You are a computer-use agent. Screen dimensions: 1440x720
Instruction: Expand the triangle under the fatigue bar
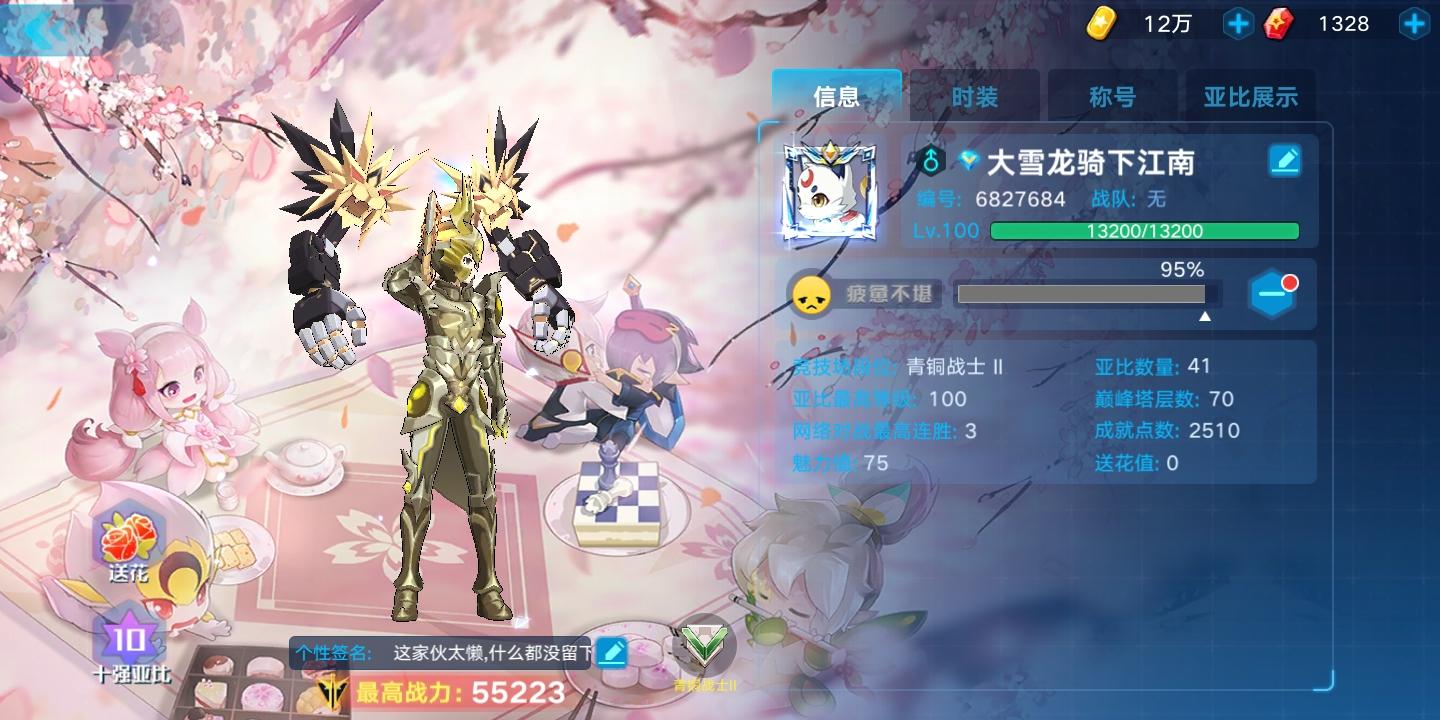1206,314
